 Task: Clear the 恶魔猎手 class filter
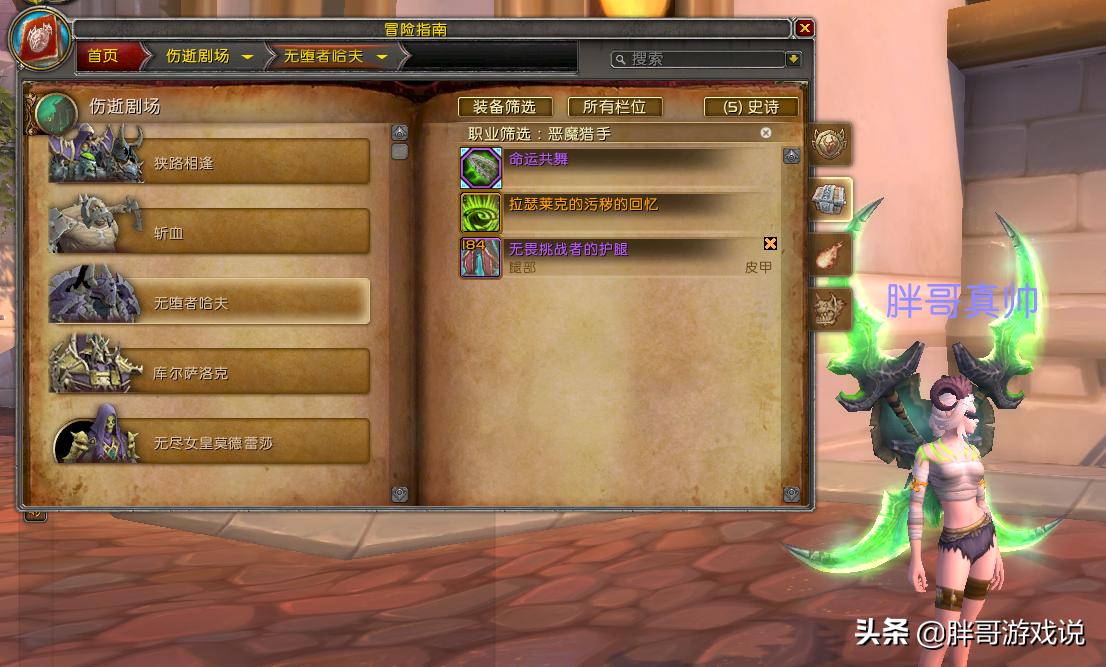pyautogui.click(x=766, y=132)
